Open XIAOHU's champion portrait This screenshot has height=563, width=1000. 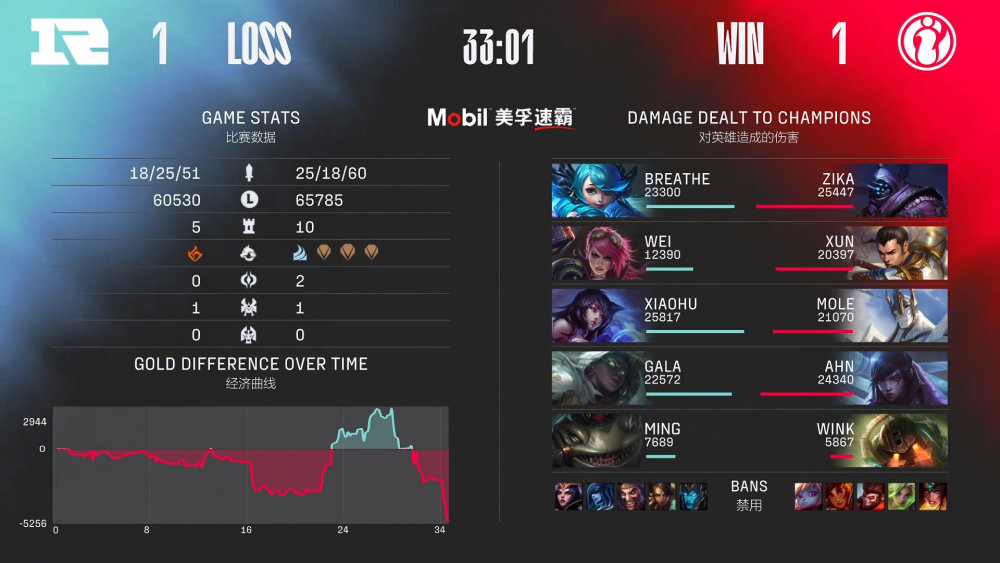click(596, 315)
